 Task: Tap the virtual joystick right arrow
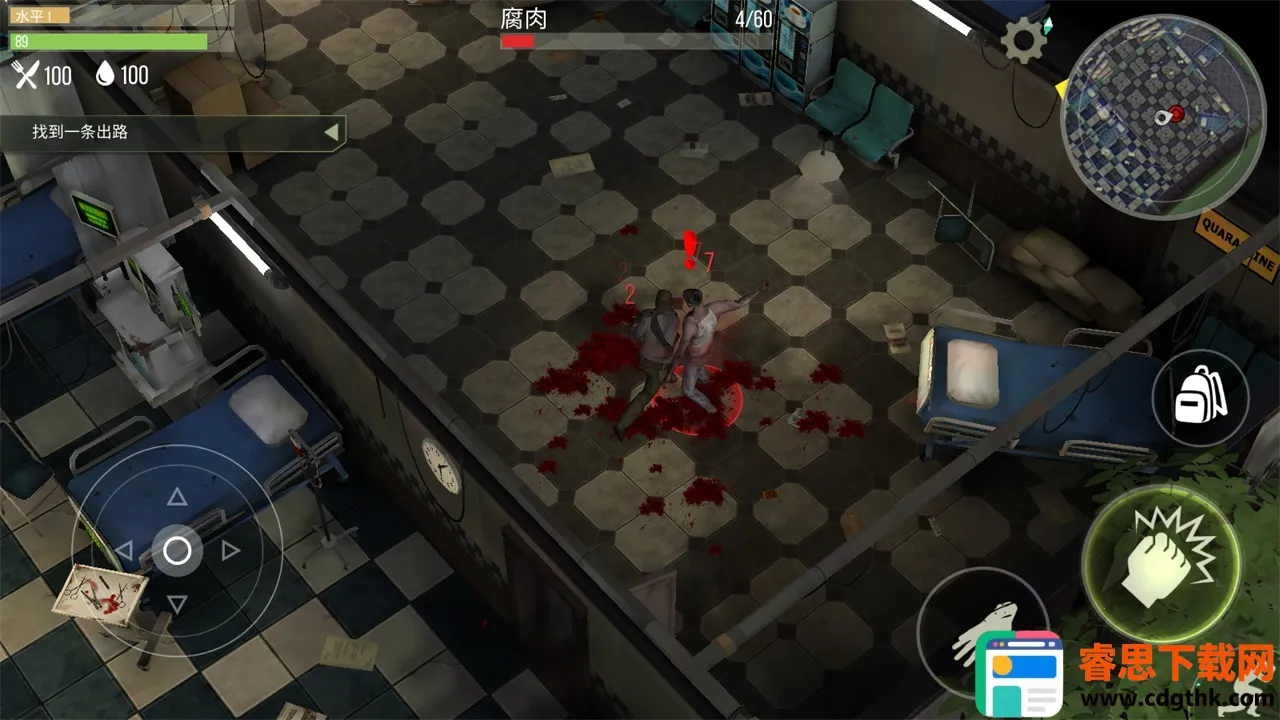[x=230, y=550]
